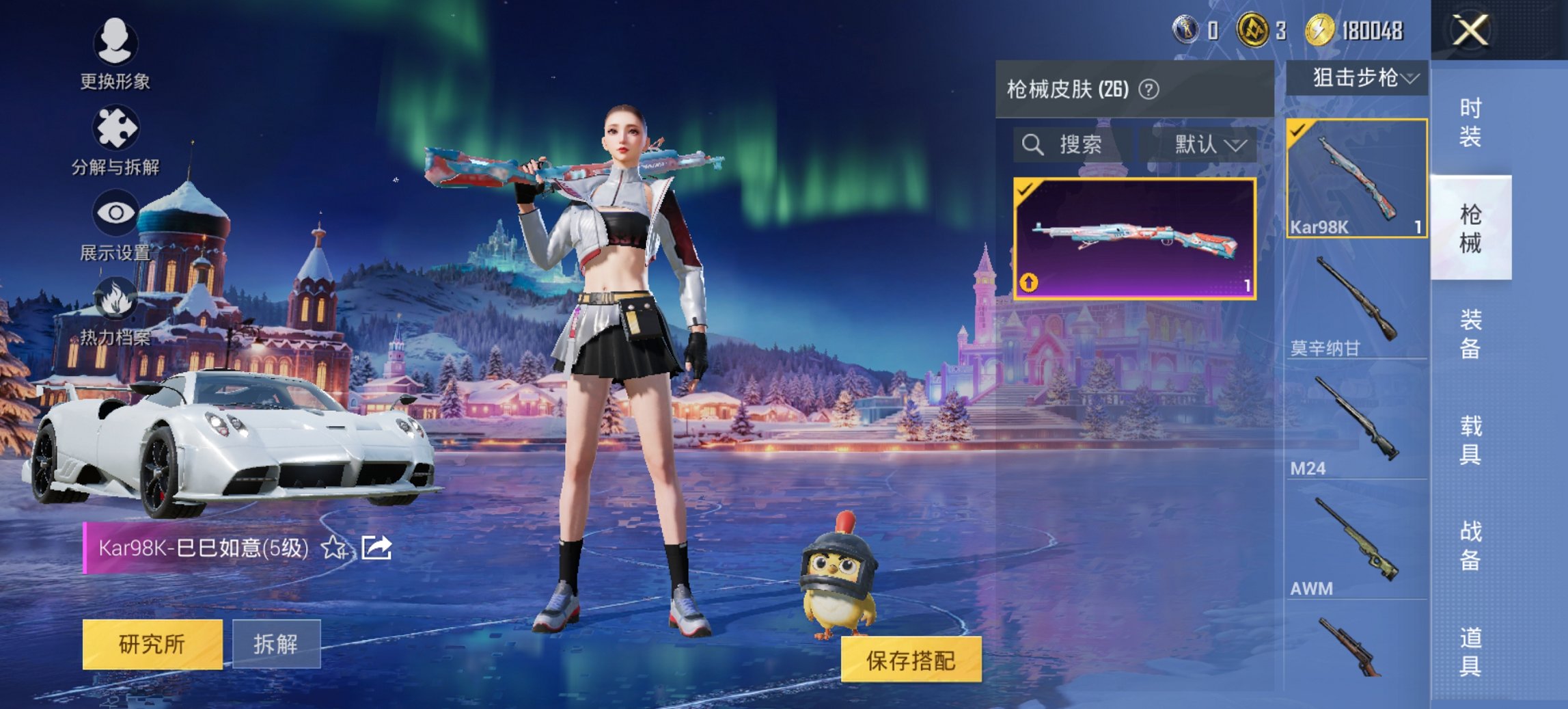The width and height of the screenshot is (1568, 709).
Task: Open the 狙击步枪 weapon category dropdown
Action: pos(1362,77)
